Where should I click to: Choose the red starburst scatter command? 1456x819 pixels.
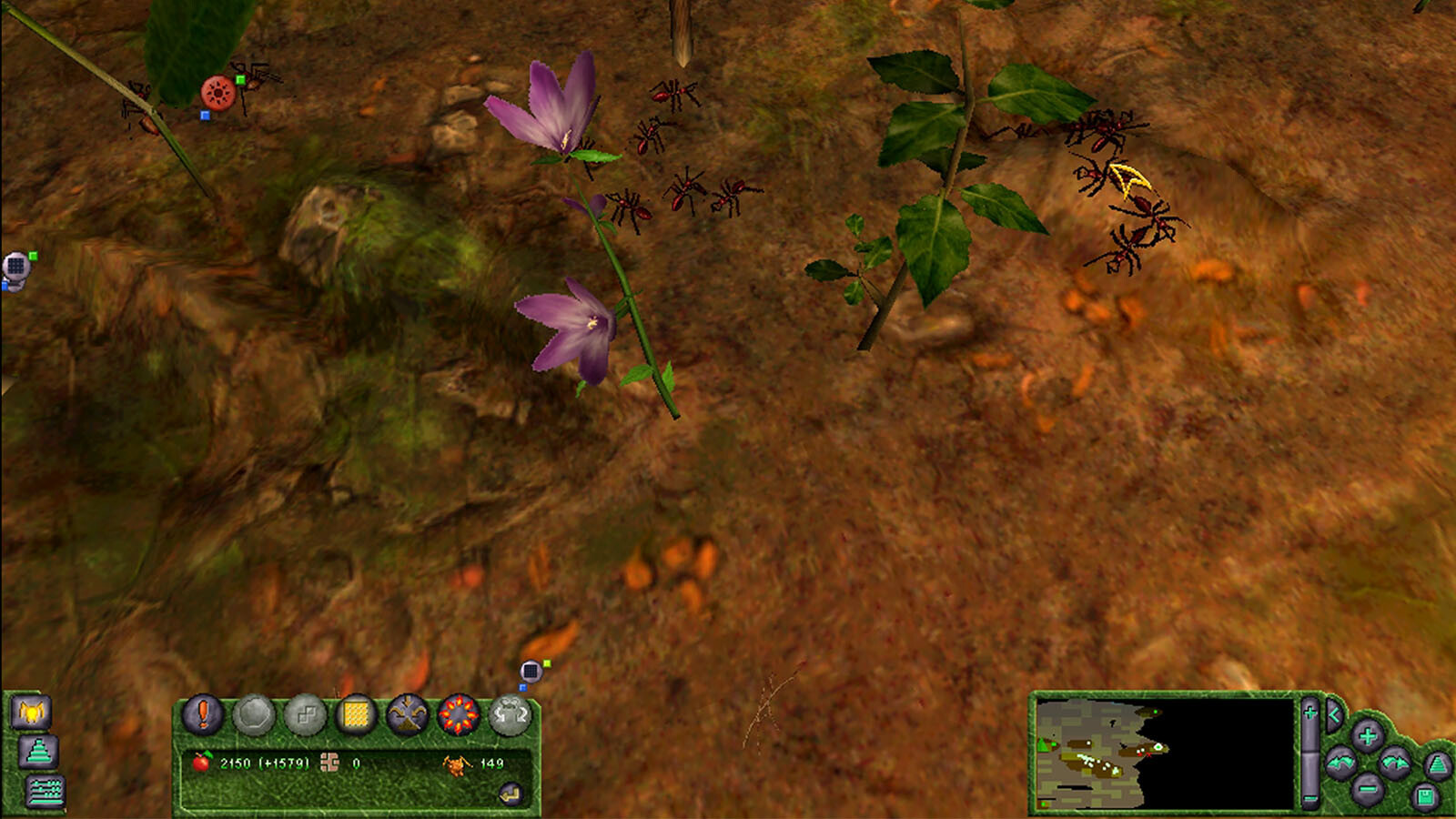(459, 715)
